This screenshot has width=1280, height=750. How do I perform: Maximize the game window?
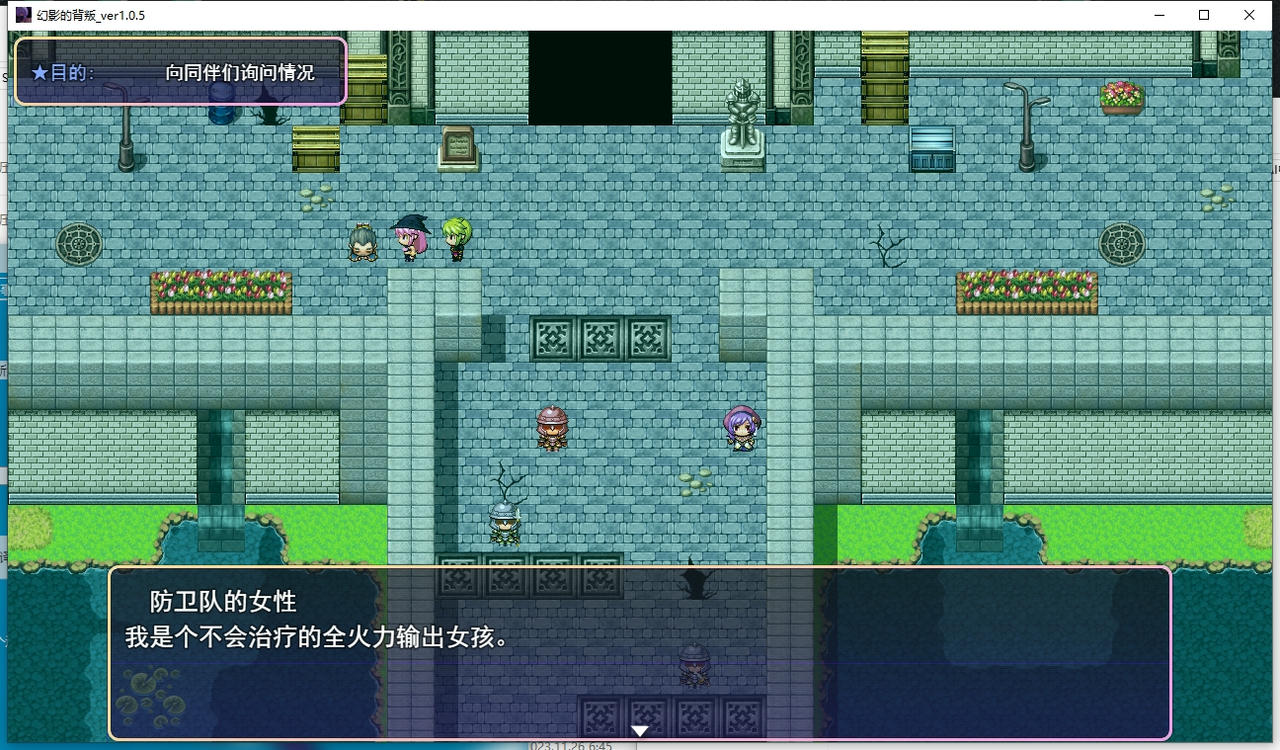click(1204, 15)
